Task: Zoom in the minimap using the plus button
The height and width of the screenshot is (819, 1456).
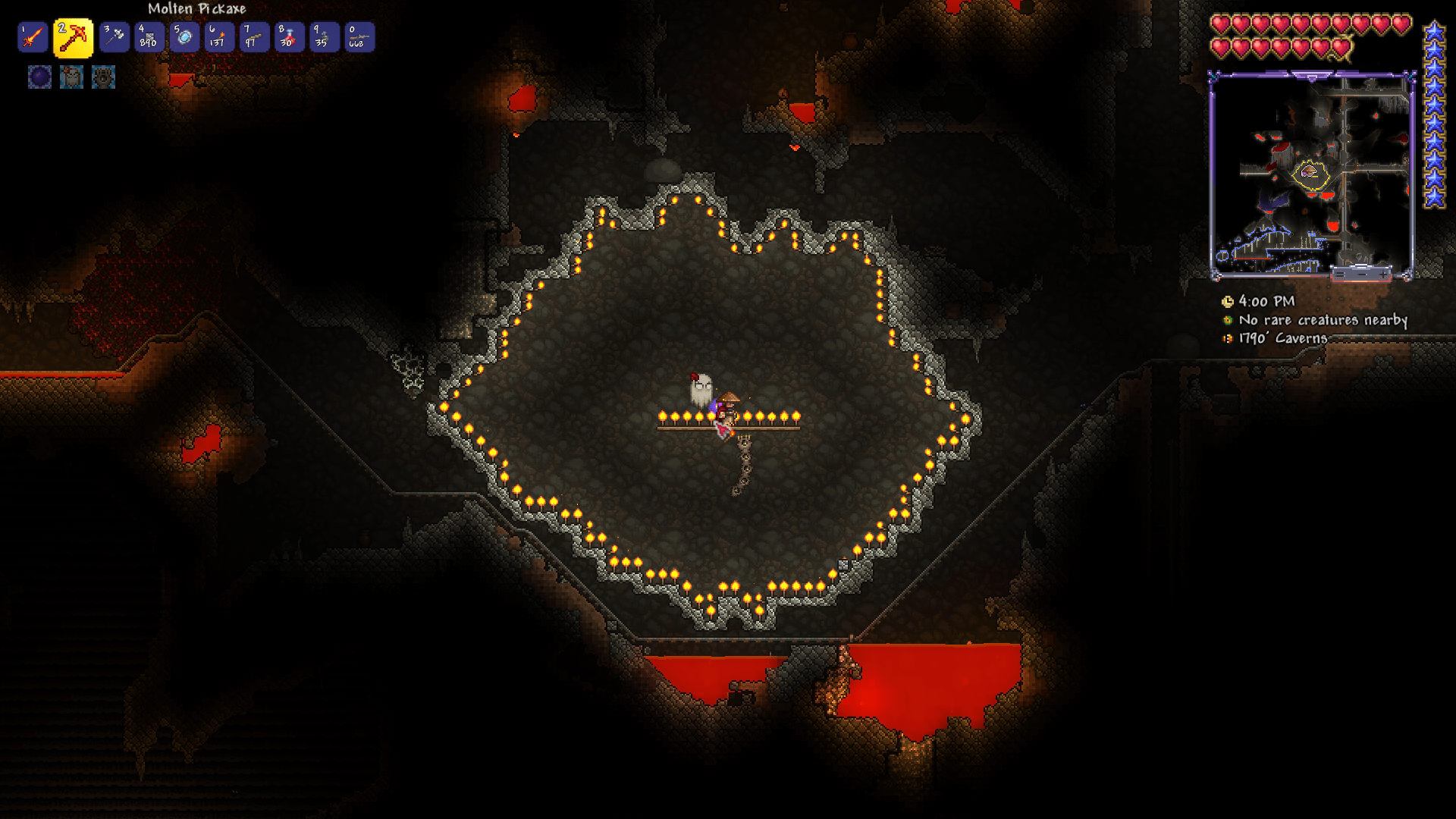Action: coord(1383,275)
